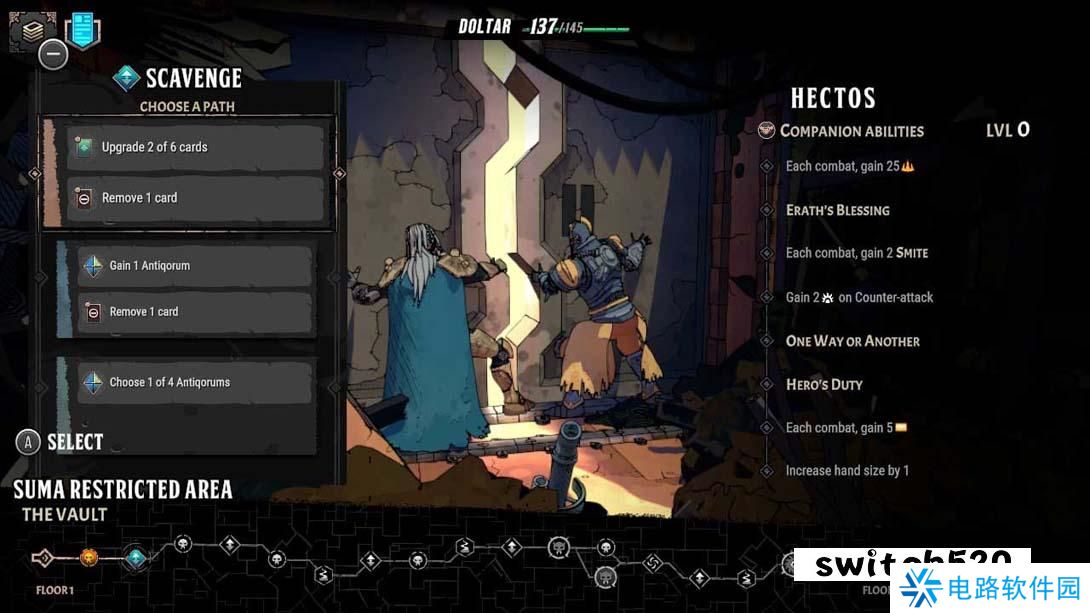
Task: Select the teal Scavenge node on the map
Action: 136,558
